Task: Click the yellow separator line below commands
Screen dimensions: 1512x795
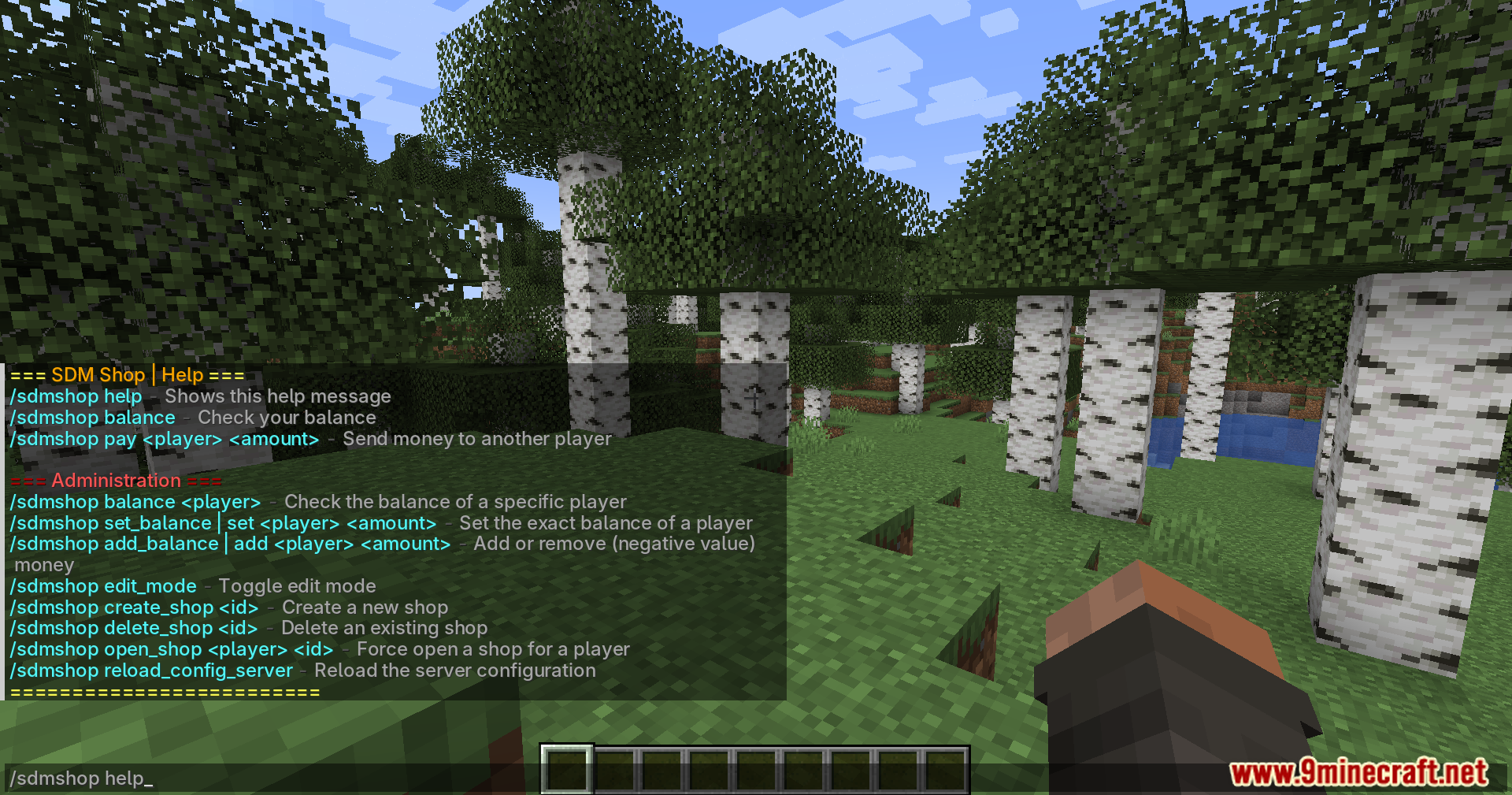Action: click(x=162, y=692)
